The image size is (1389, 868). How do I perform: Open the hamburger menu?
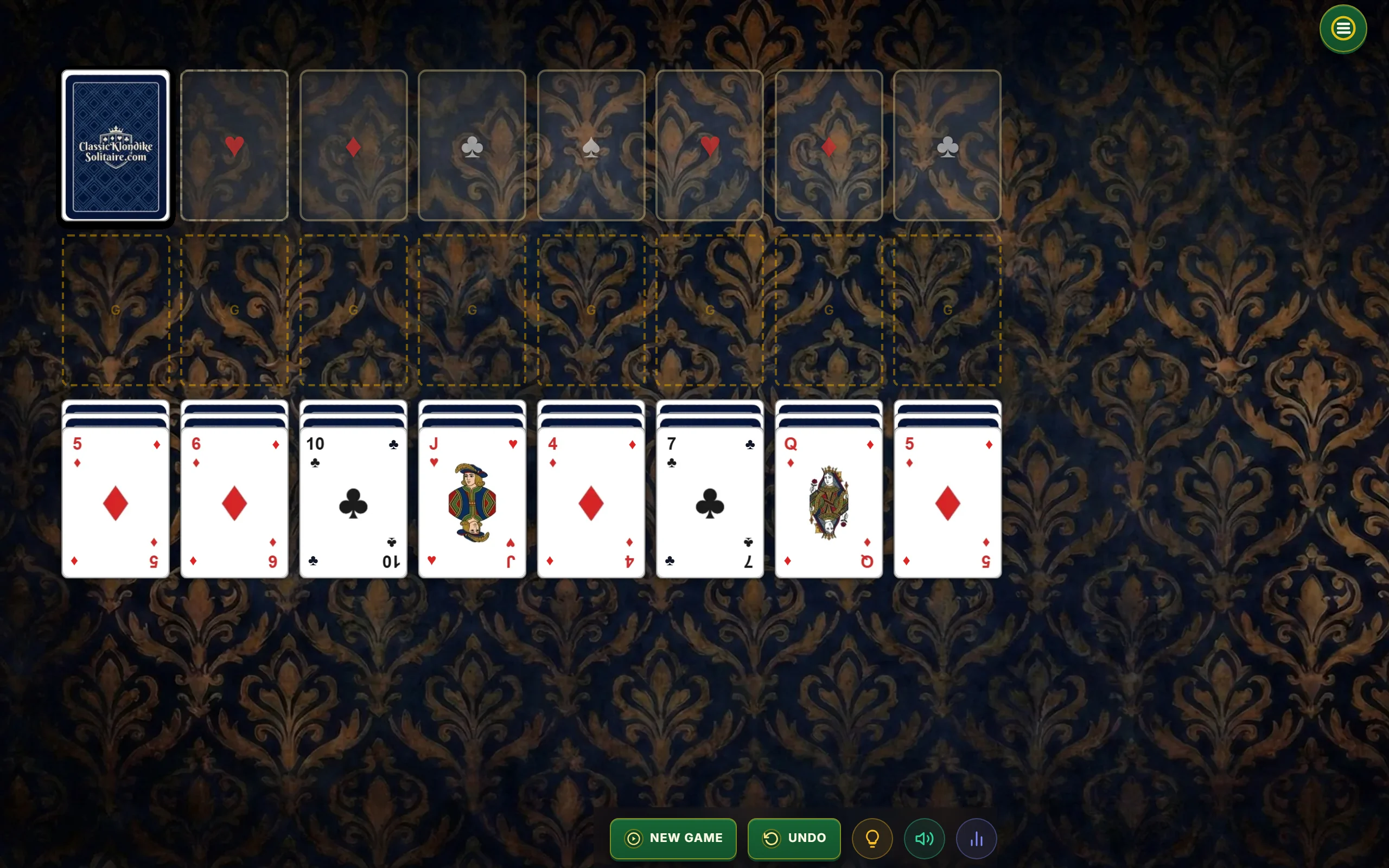coord(1342,28)
